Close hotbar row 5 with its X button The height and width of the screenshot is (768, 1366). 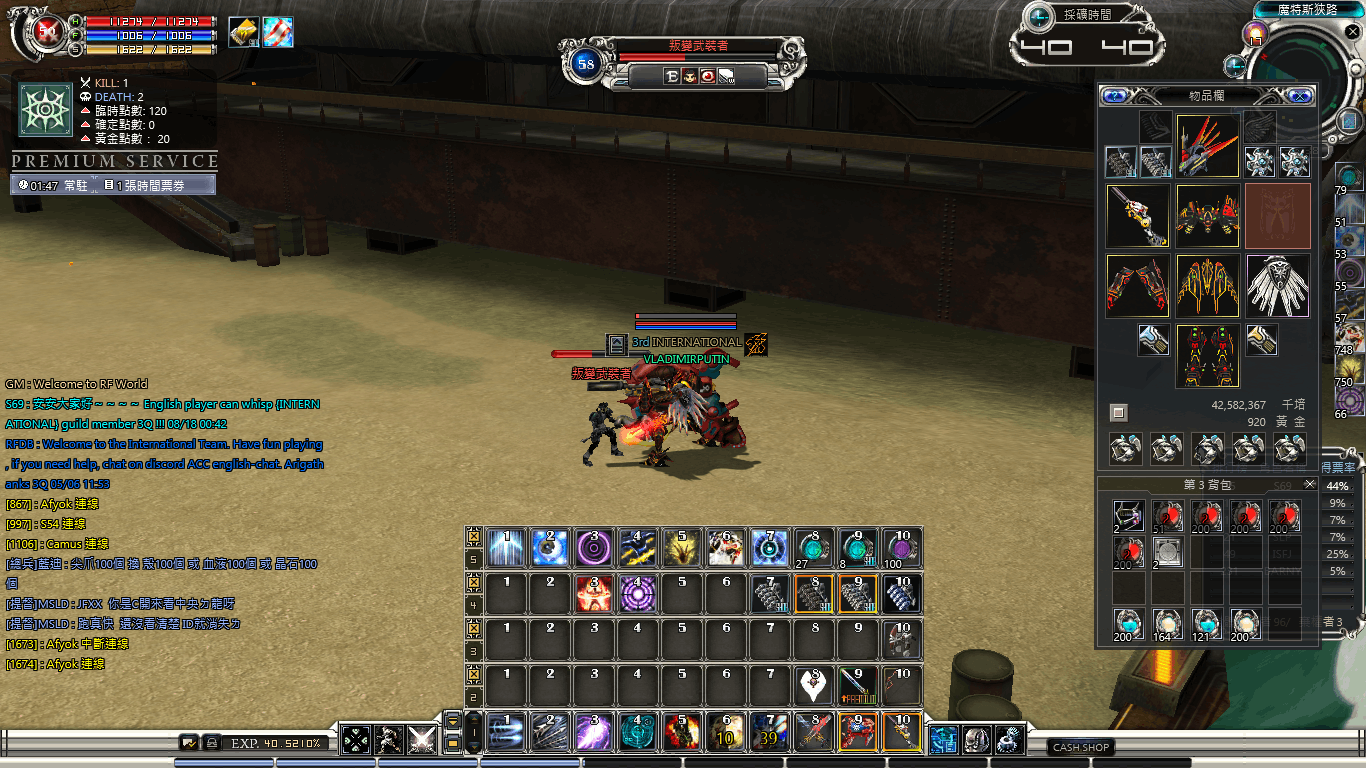[x=474, y=535]
